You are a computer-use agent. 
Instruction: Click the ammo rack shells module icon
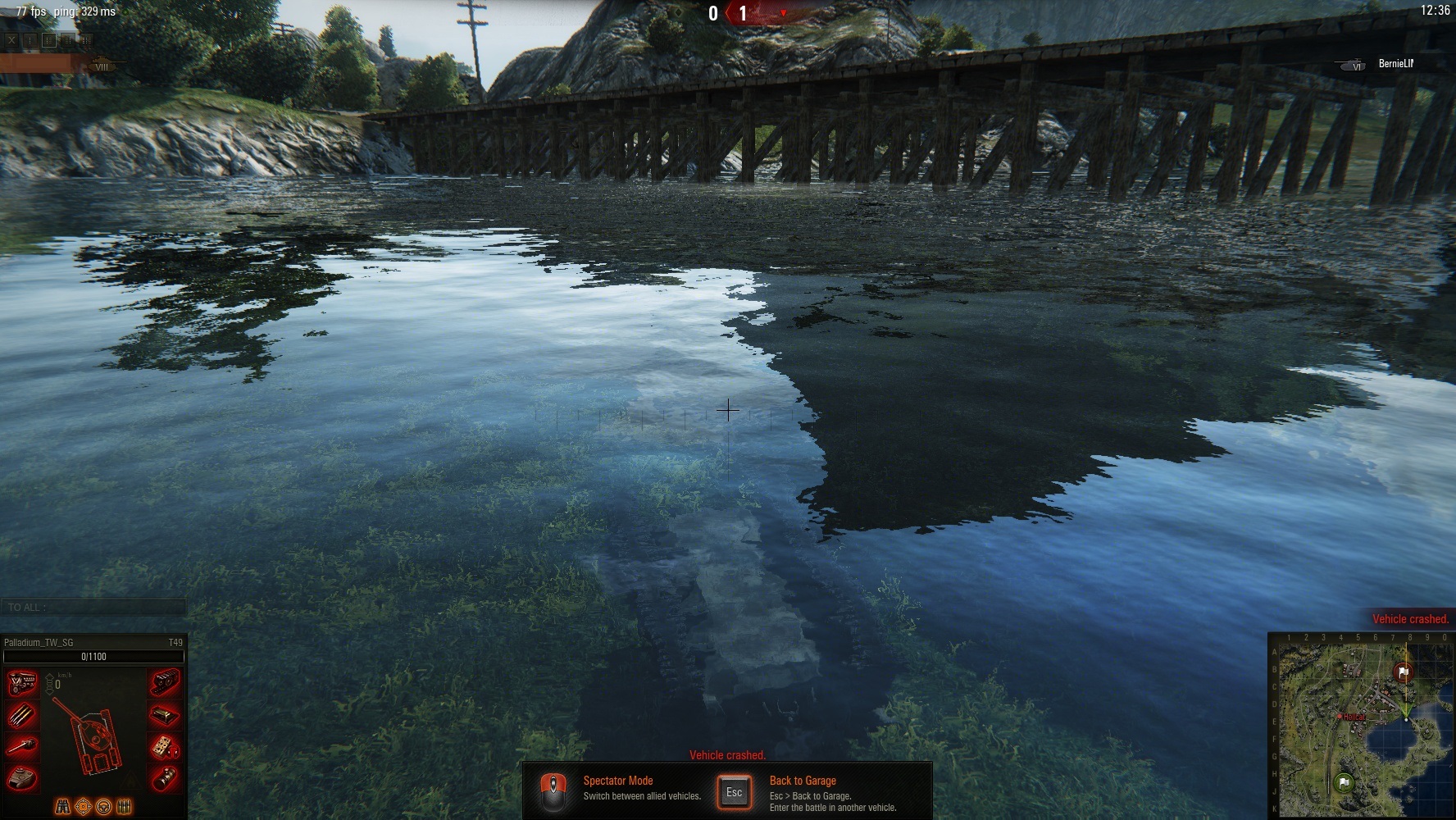point(23,715)
